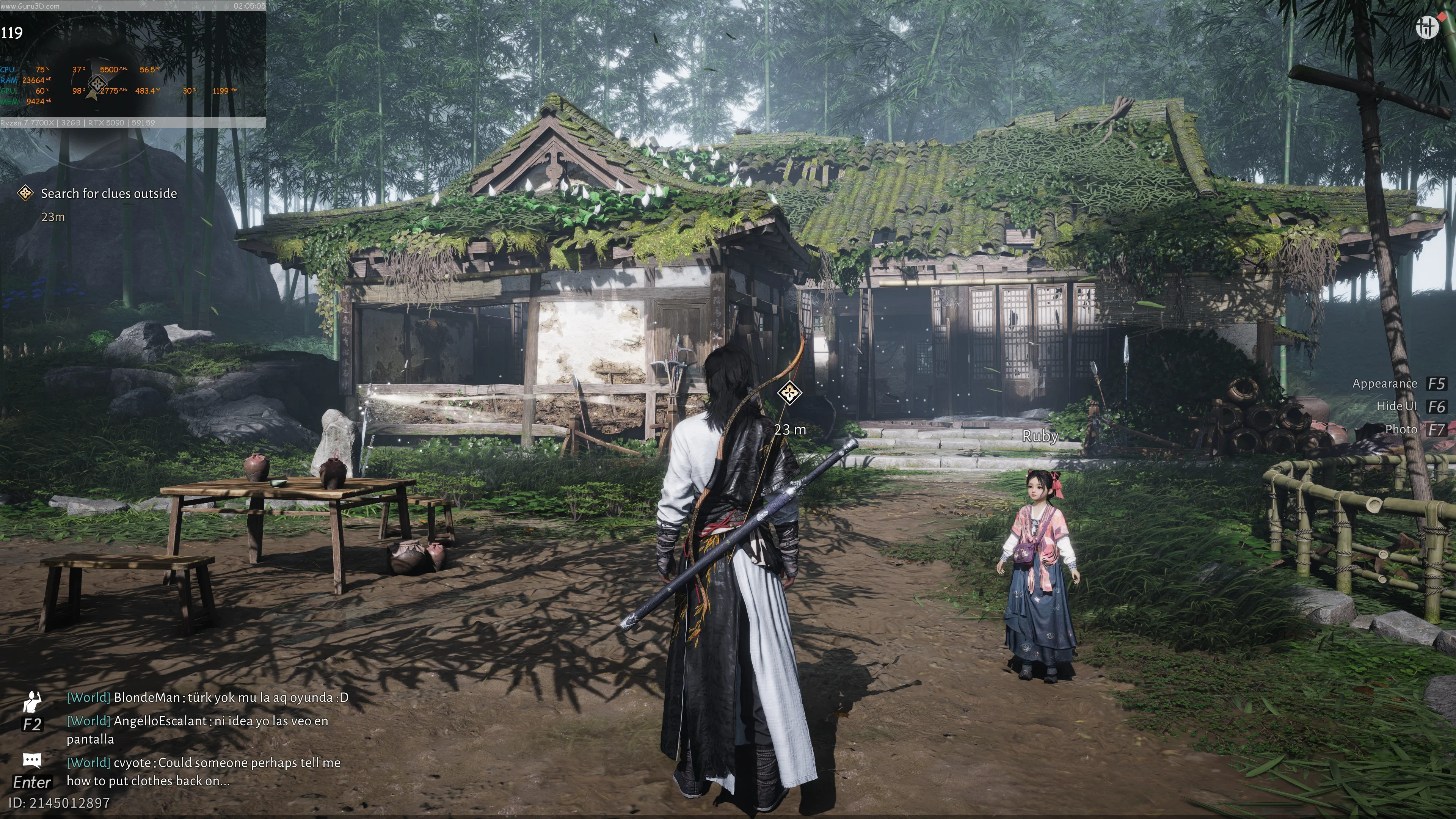Select BlondeMan's World chat message
The width and height of the screenshot is (1456, 819).
207,698
